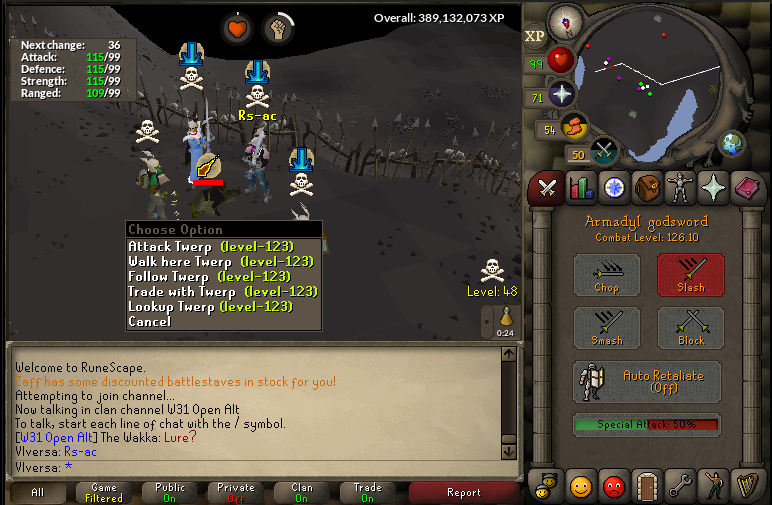Cancel the Choose Option menu

[x=150, y=321]
